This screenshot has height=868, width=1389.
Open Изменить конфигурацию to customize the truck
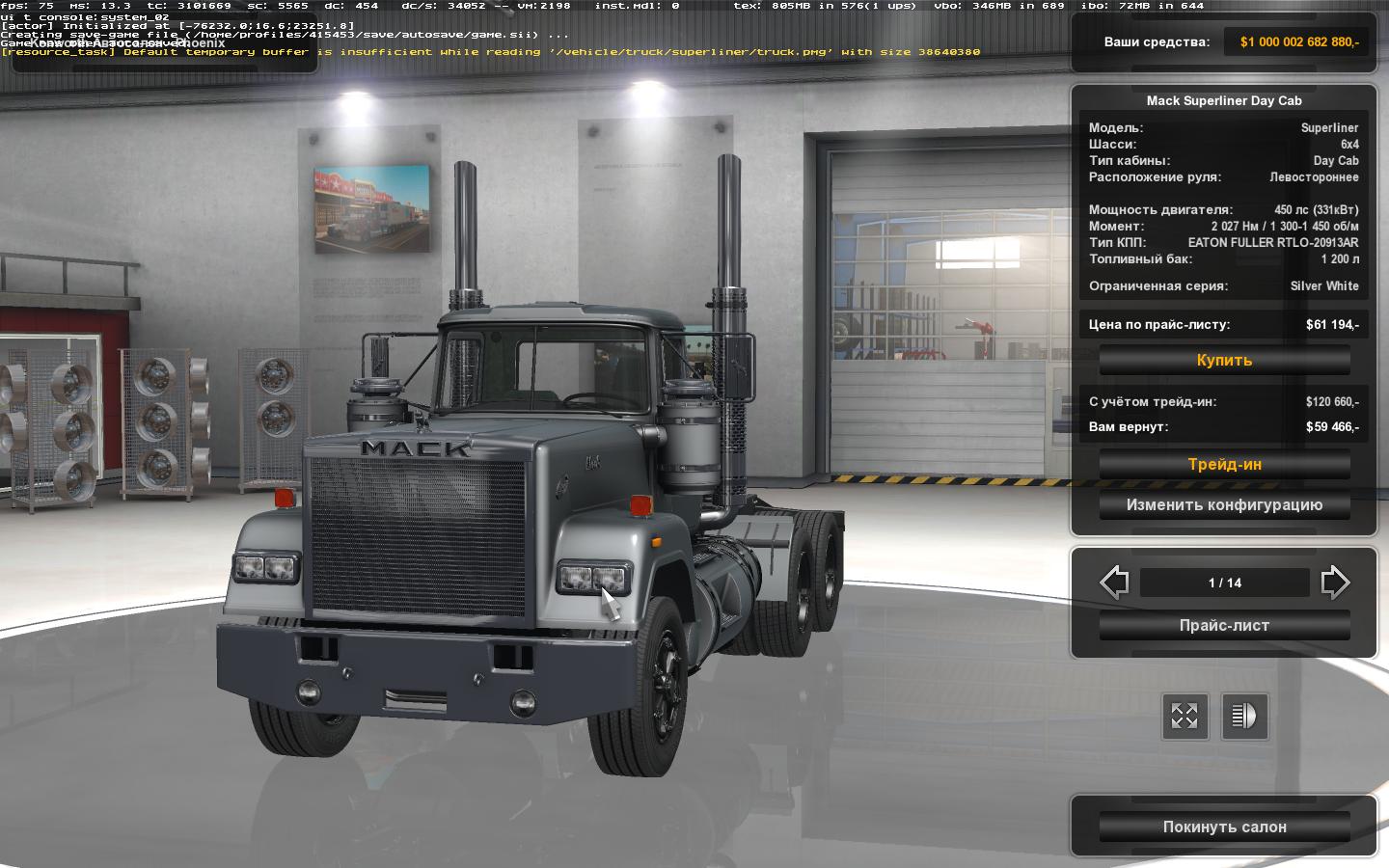pyautogui.click(x=1224, y=505)
